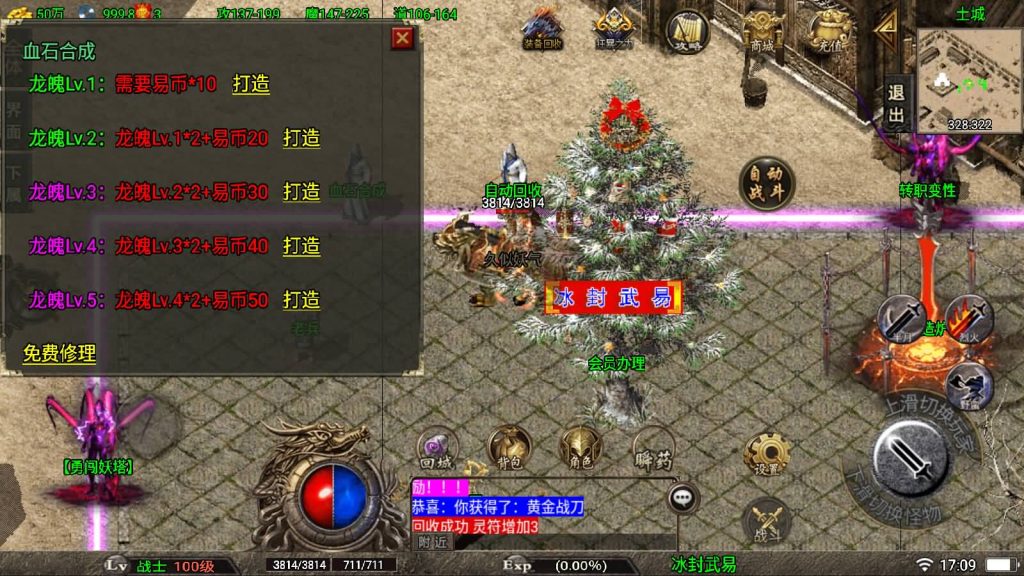Open the 角色 character helmet icon
This screenshot has width=1024, height=576.
[x=581, y=449]
